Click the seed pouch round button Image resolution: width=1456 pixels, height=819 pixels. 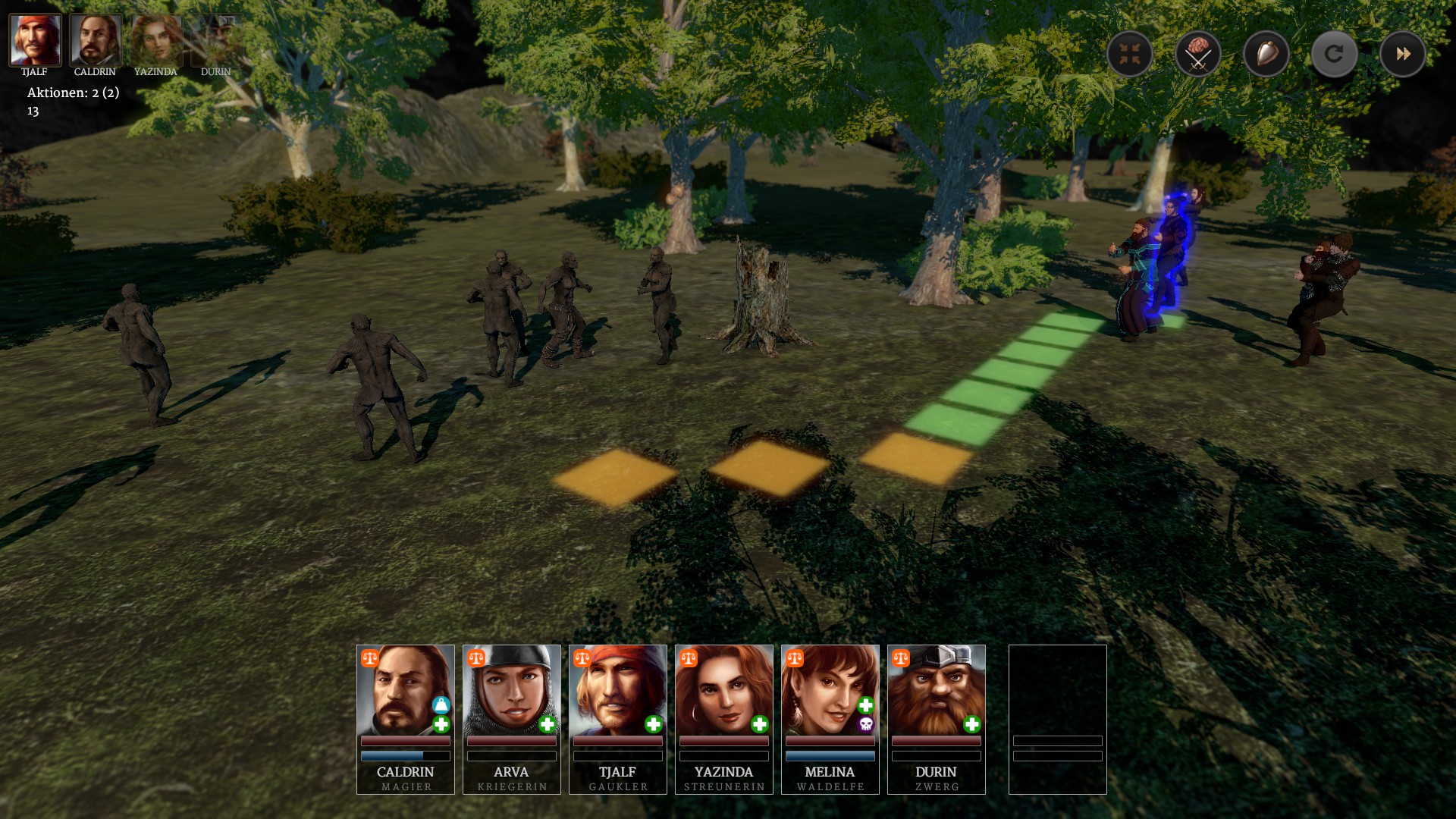(1266, 54)
